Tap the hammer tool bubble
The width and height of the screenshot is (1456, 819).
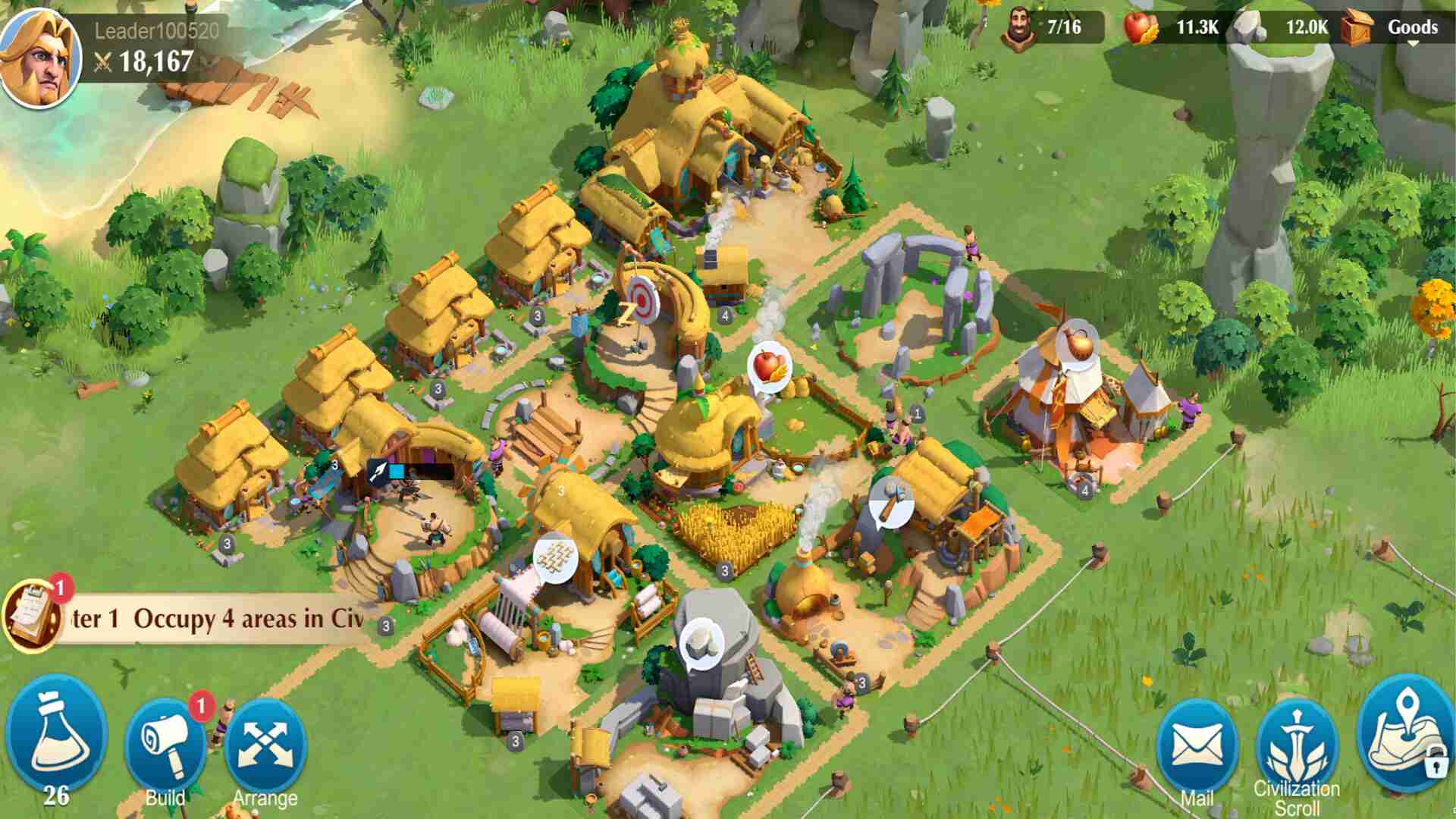[x=893, y=501]
